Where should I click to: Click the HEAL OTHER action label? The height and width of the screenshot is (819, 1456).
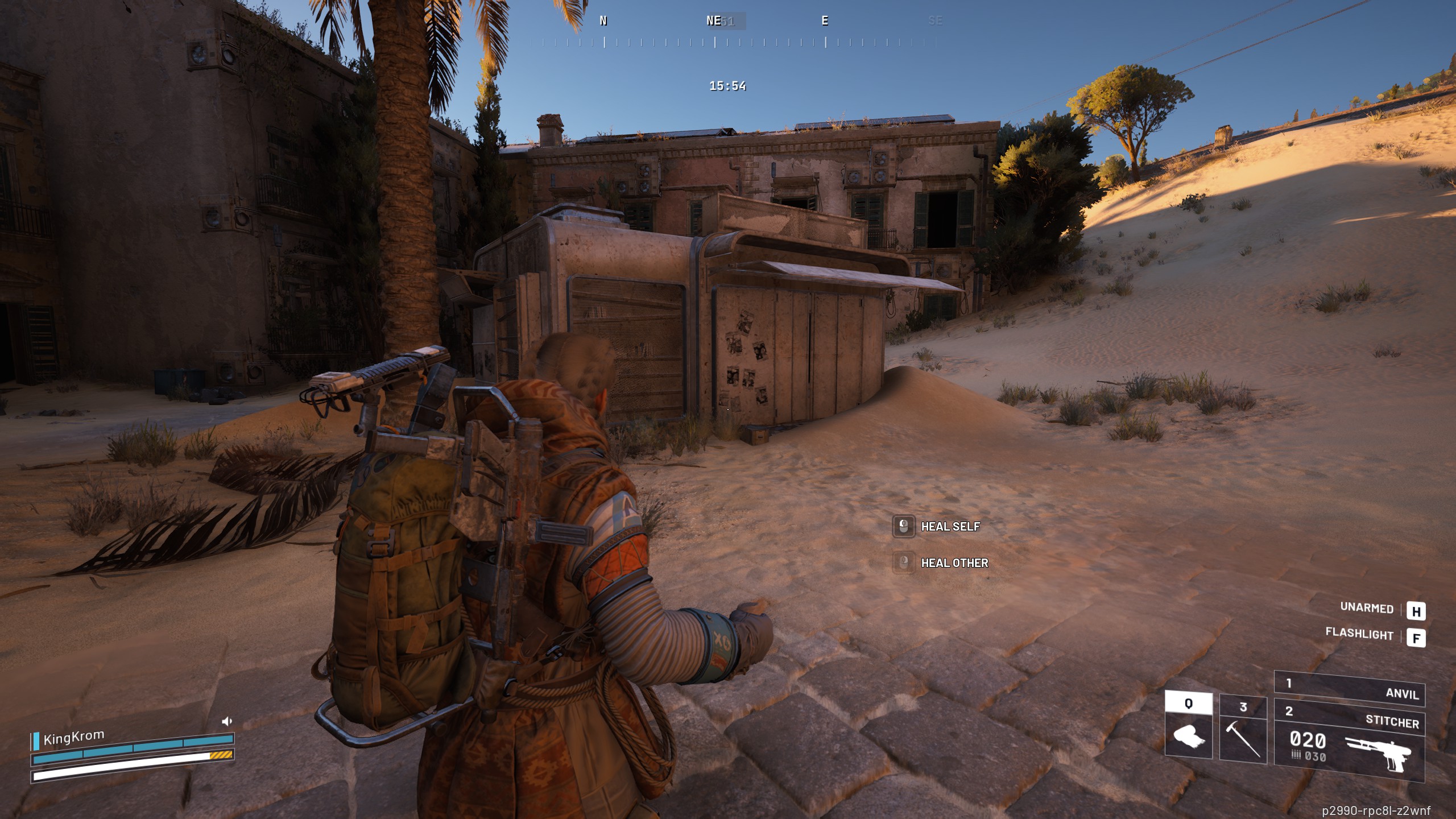click(x=954, y=563)
